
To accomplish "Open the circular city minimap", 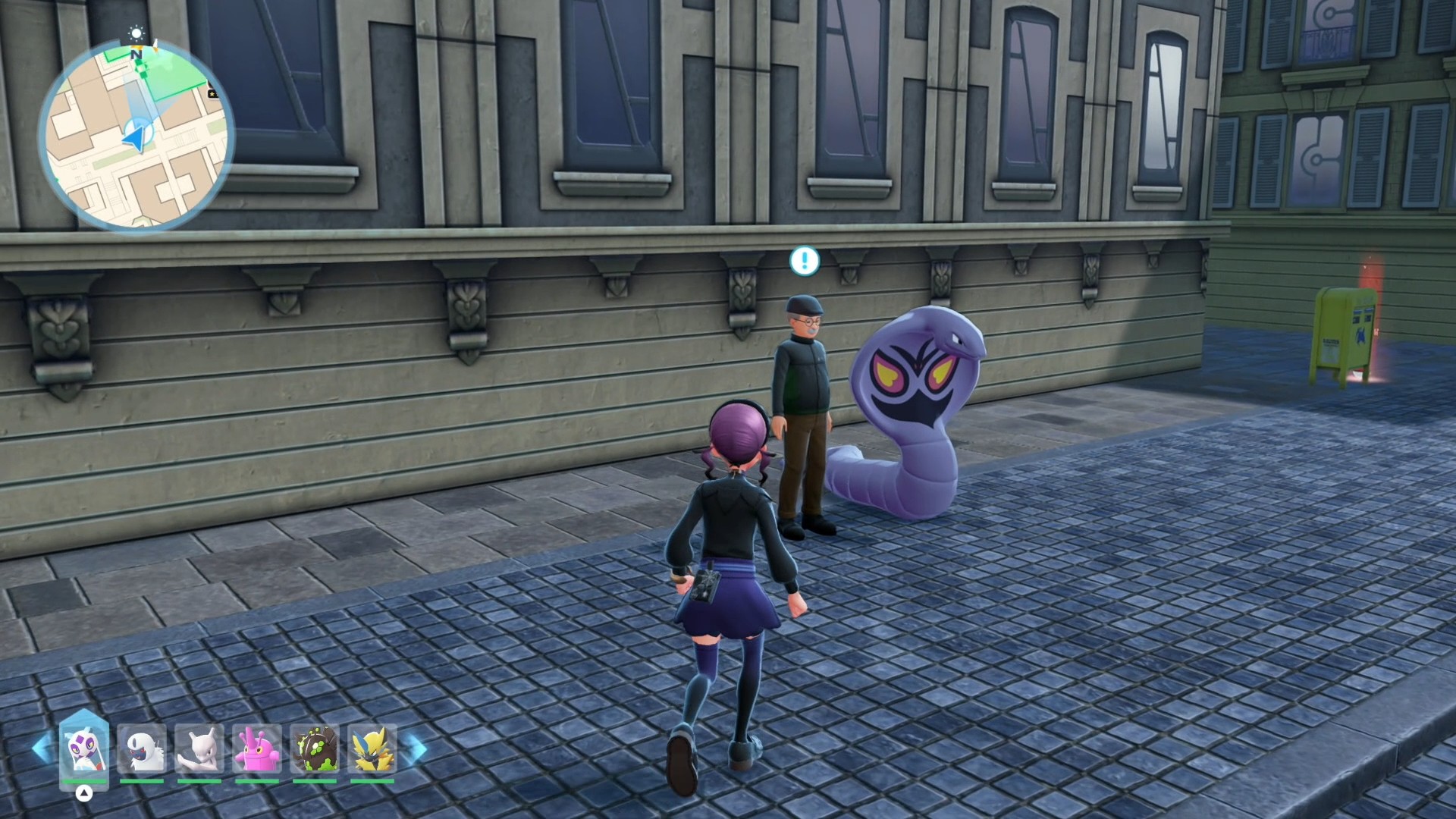I will click(x=136, y=136).
